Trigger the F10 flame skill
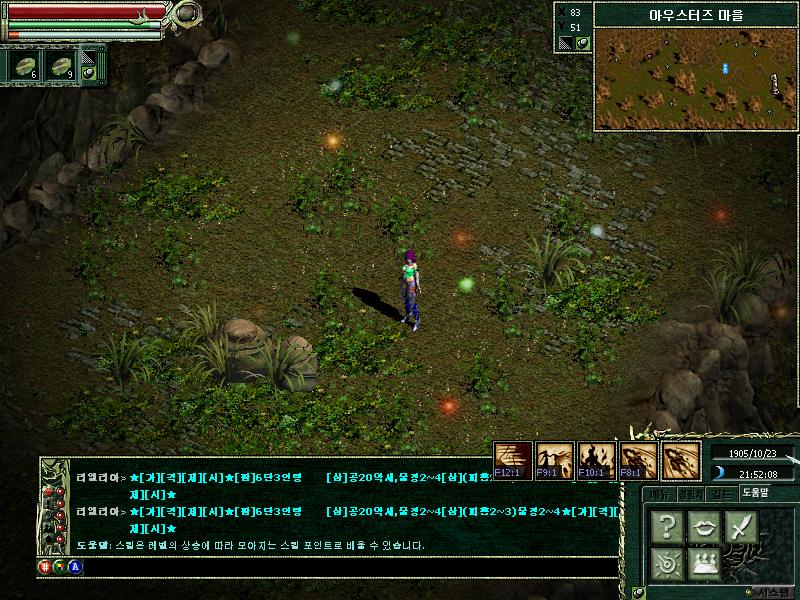 pos(597,459)
